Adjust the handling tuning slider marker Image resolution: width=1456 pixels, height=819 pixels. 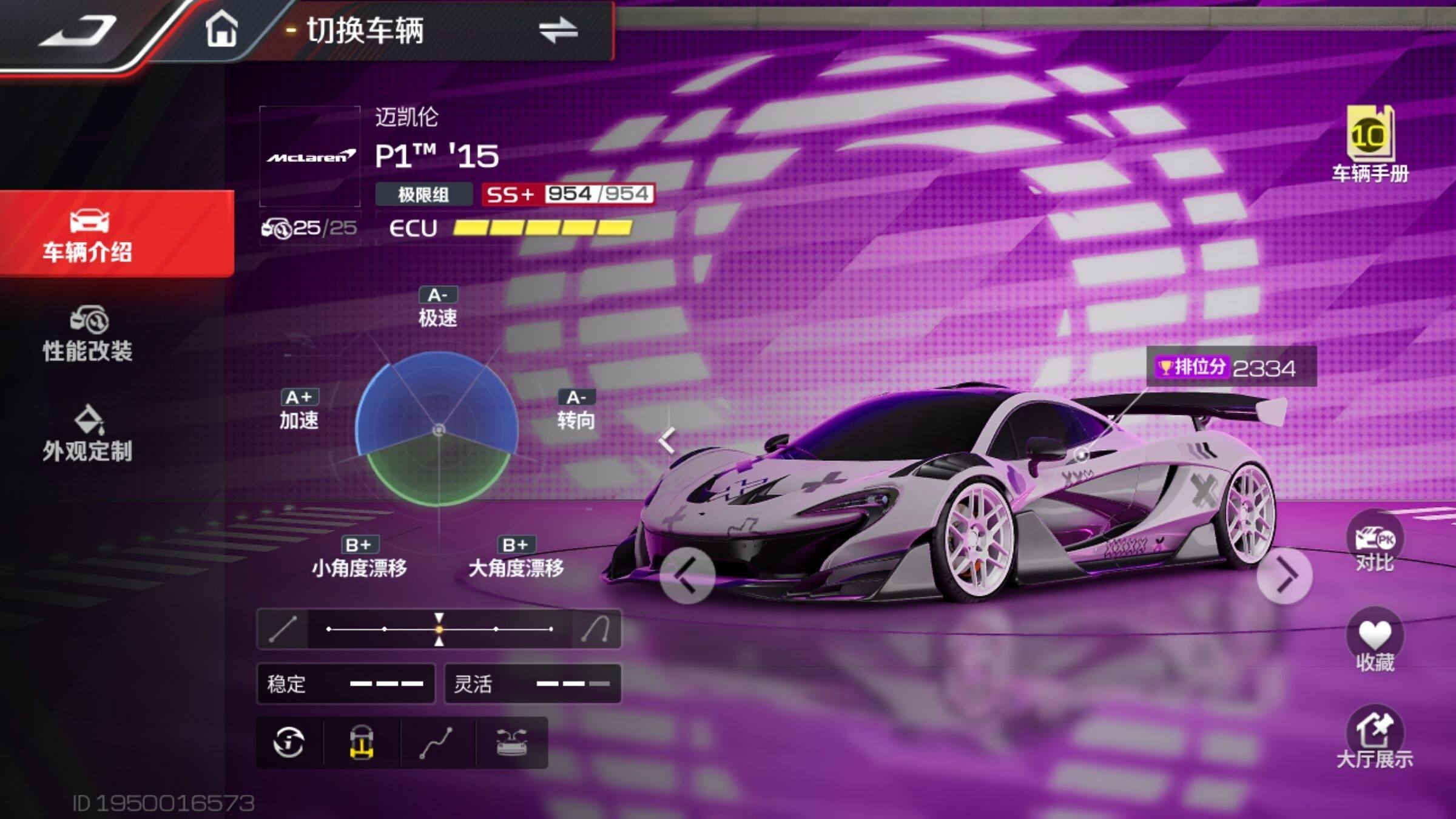coord(439,629)
